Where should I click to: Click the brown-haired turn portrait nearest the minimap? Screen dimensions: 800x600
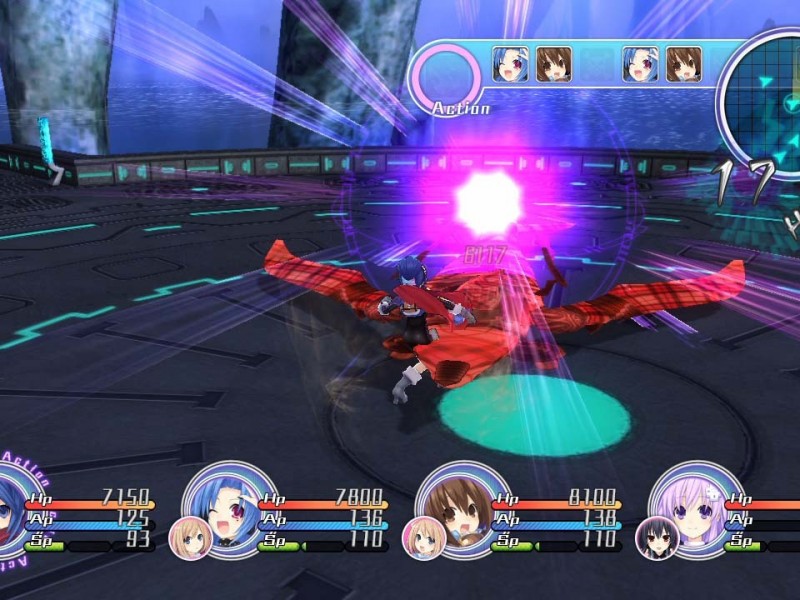(x=684, y=64)
